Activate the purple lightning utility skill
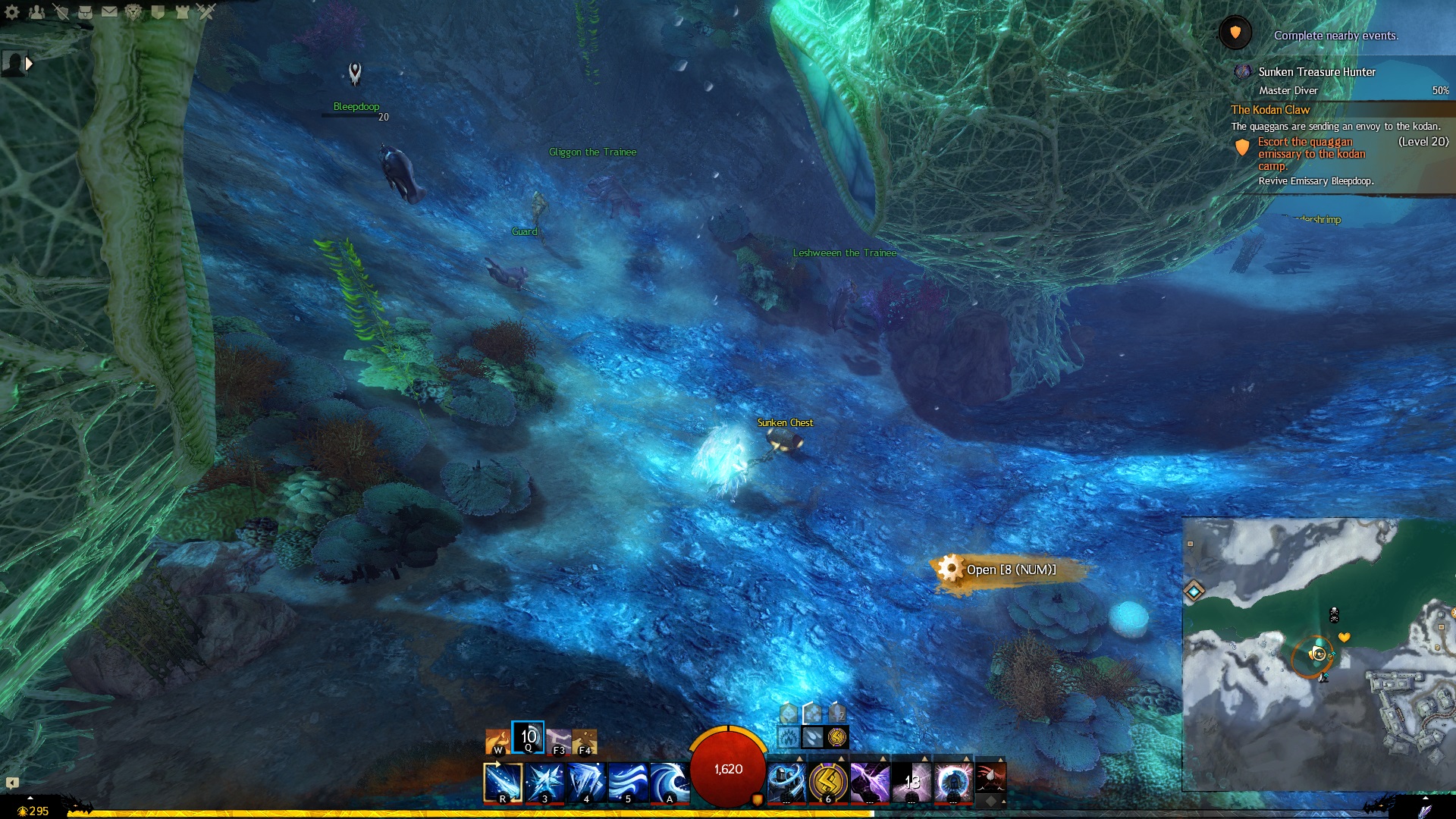The image size is (1456, 819). click(869, 782)
